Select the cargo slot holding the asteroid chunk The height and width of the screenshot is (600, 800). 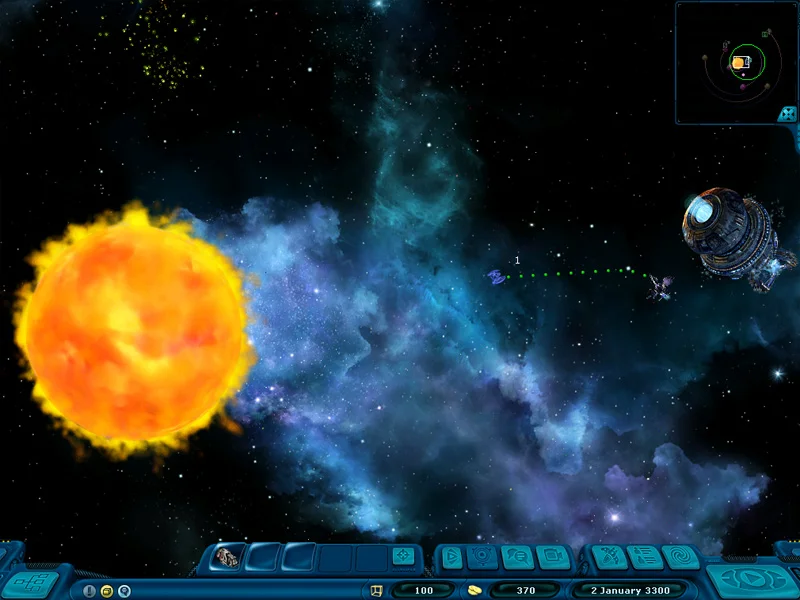(229, 558)
